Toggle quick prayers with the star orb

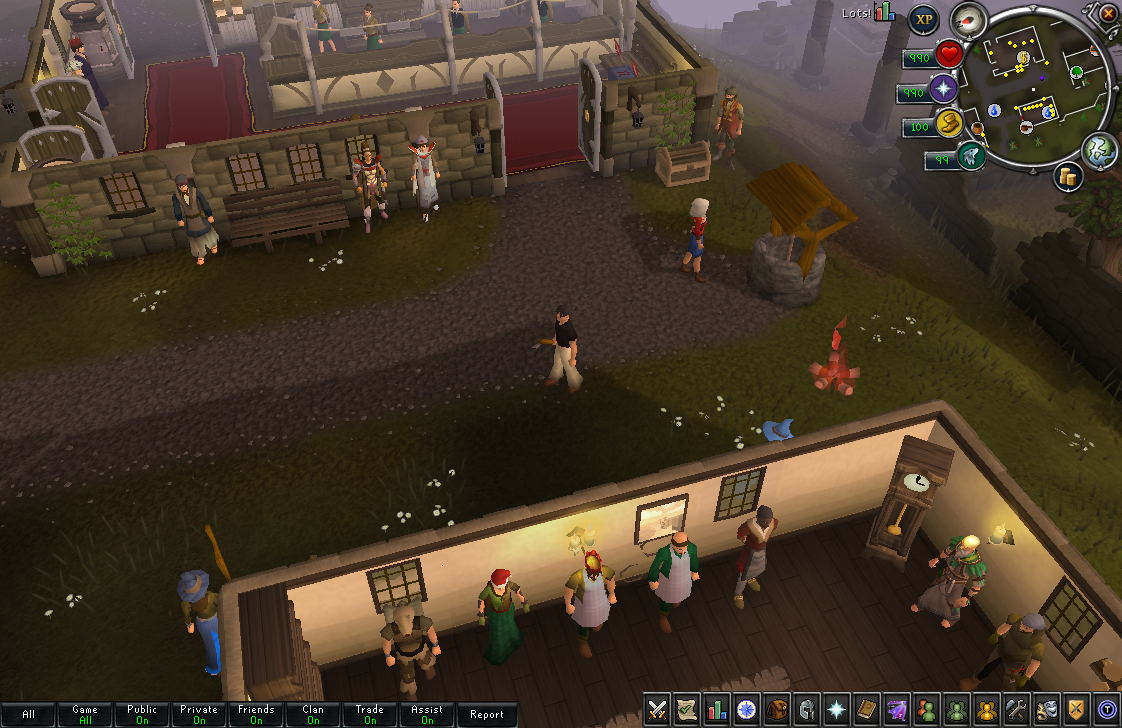click(x=944, y=90)
